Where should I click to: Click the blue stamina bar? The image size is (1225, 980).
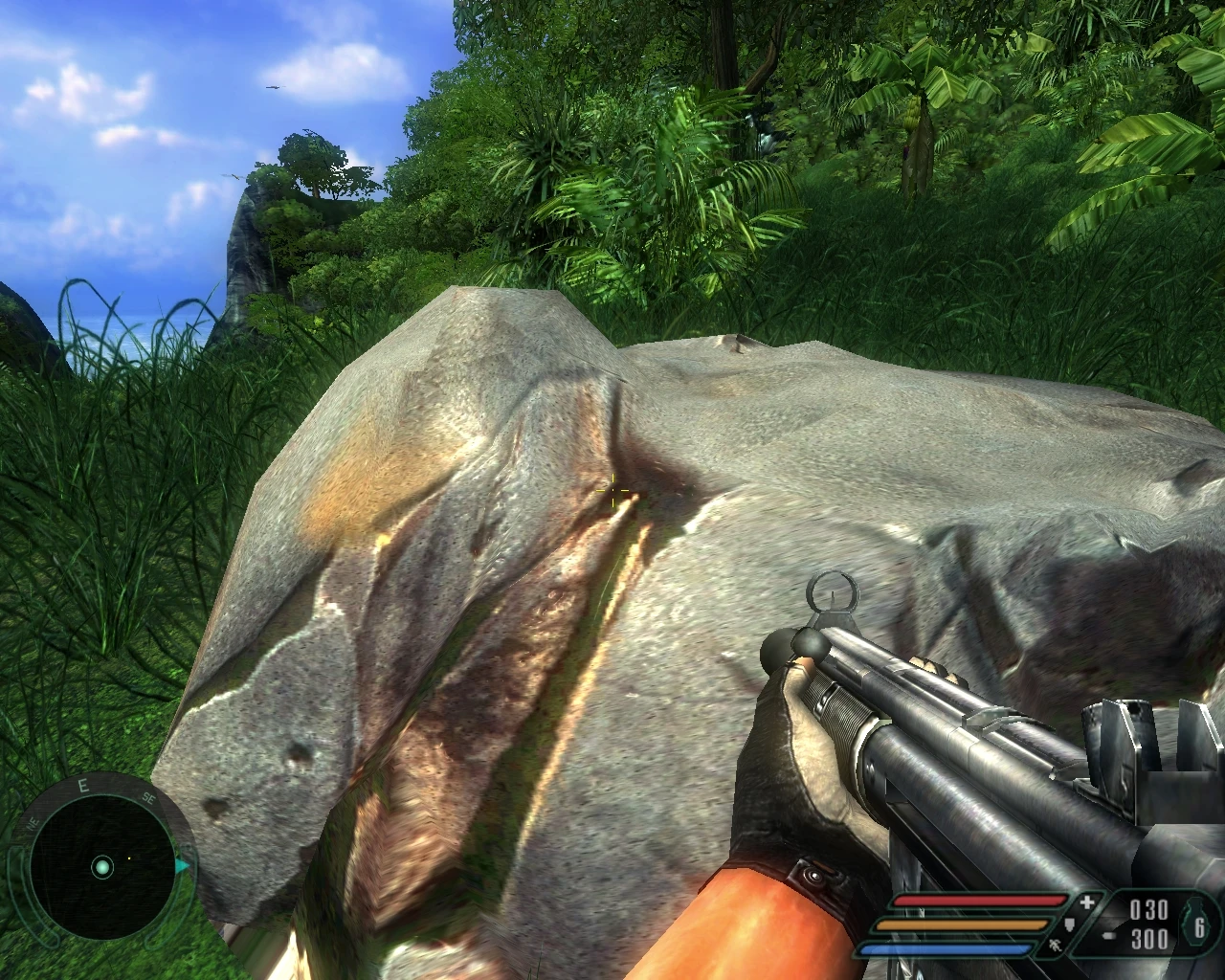(947, 947)
